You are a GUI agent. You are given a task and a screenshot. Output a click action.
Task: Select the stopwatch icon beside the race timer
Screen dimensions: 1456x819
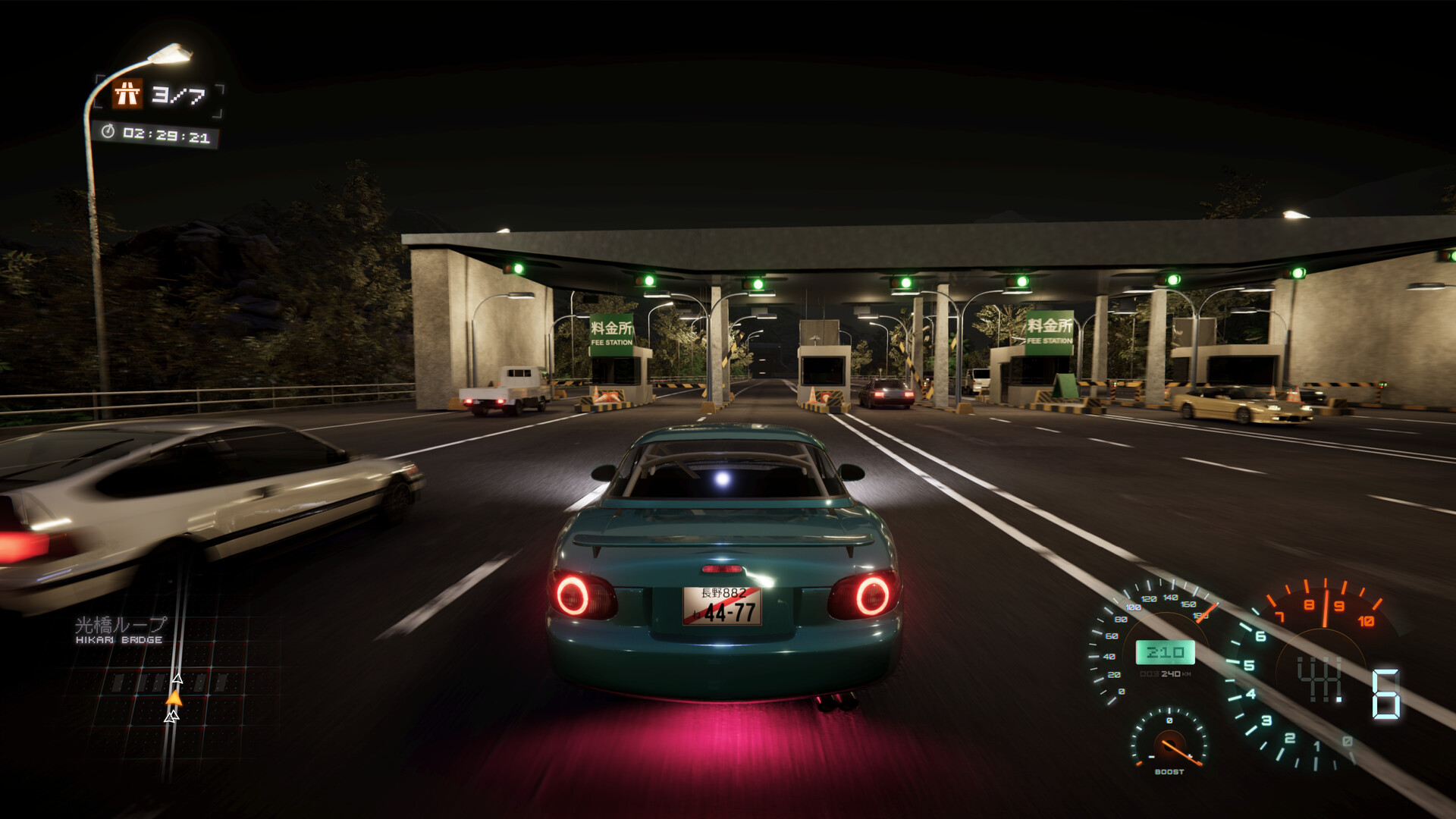[x=110, y=133]
